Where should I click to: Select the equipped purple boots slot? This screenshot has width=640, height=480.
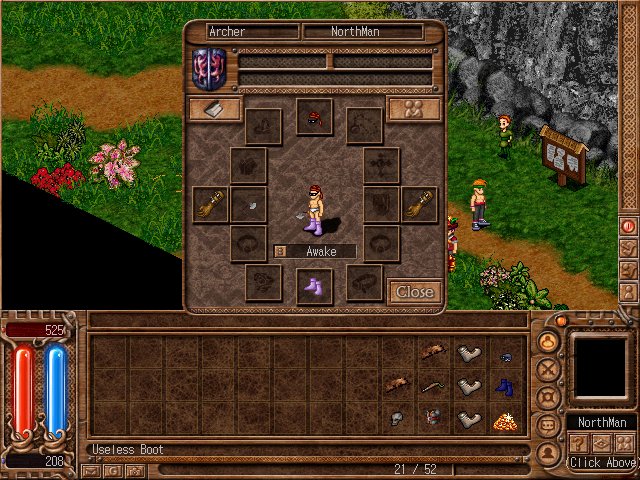314,286
